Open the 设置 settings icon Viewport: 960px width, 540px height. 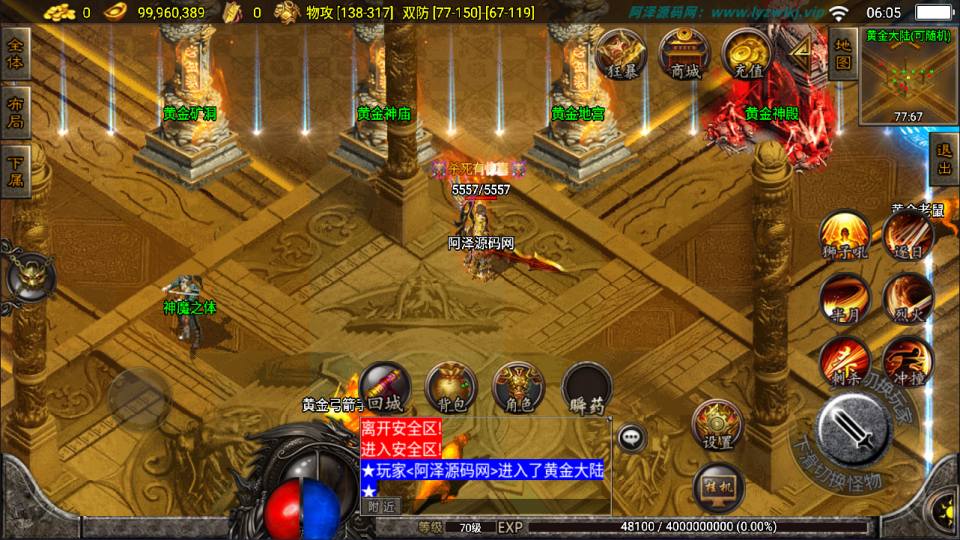[716, 425]
